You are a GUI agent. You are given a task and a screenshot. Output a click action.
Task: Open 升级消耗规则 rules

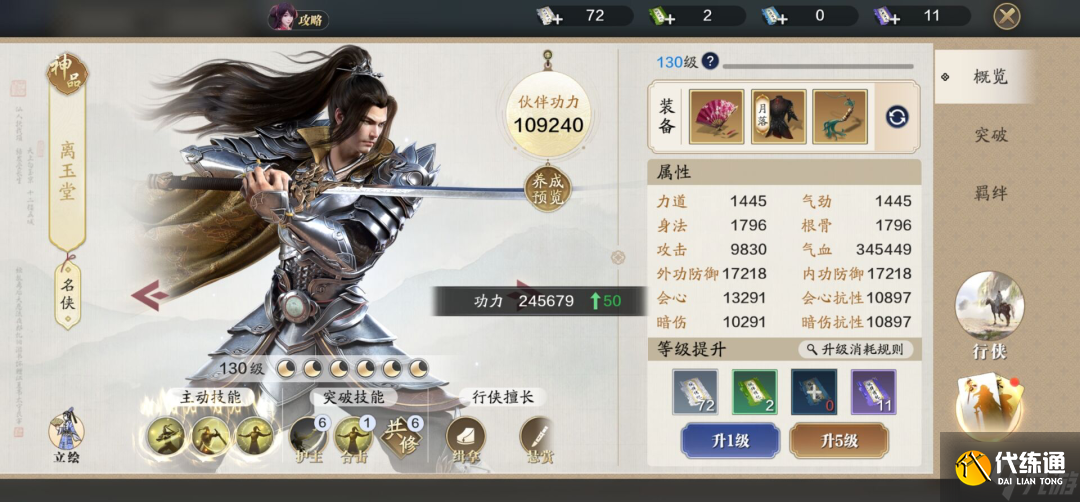[x=857, y=349]
